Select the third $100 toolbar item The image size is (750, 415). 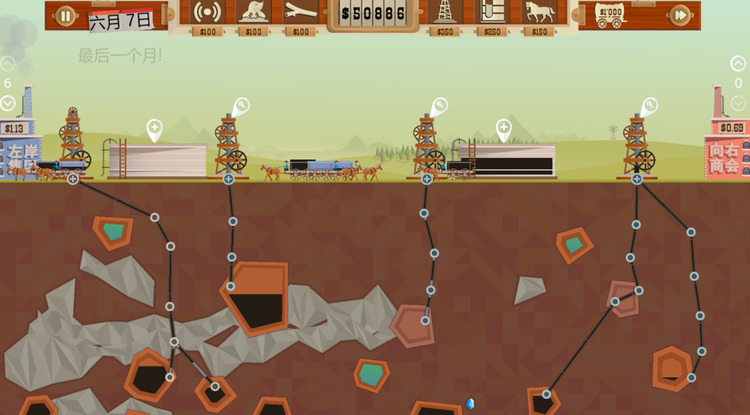click(300, 12)
